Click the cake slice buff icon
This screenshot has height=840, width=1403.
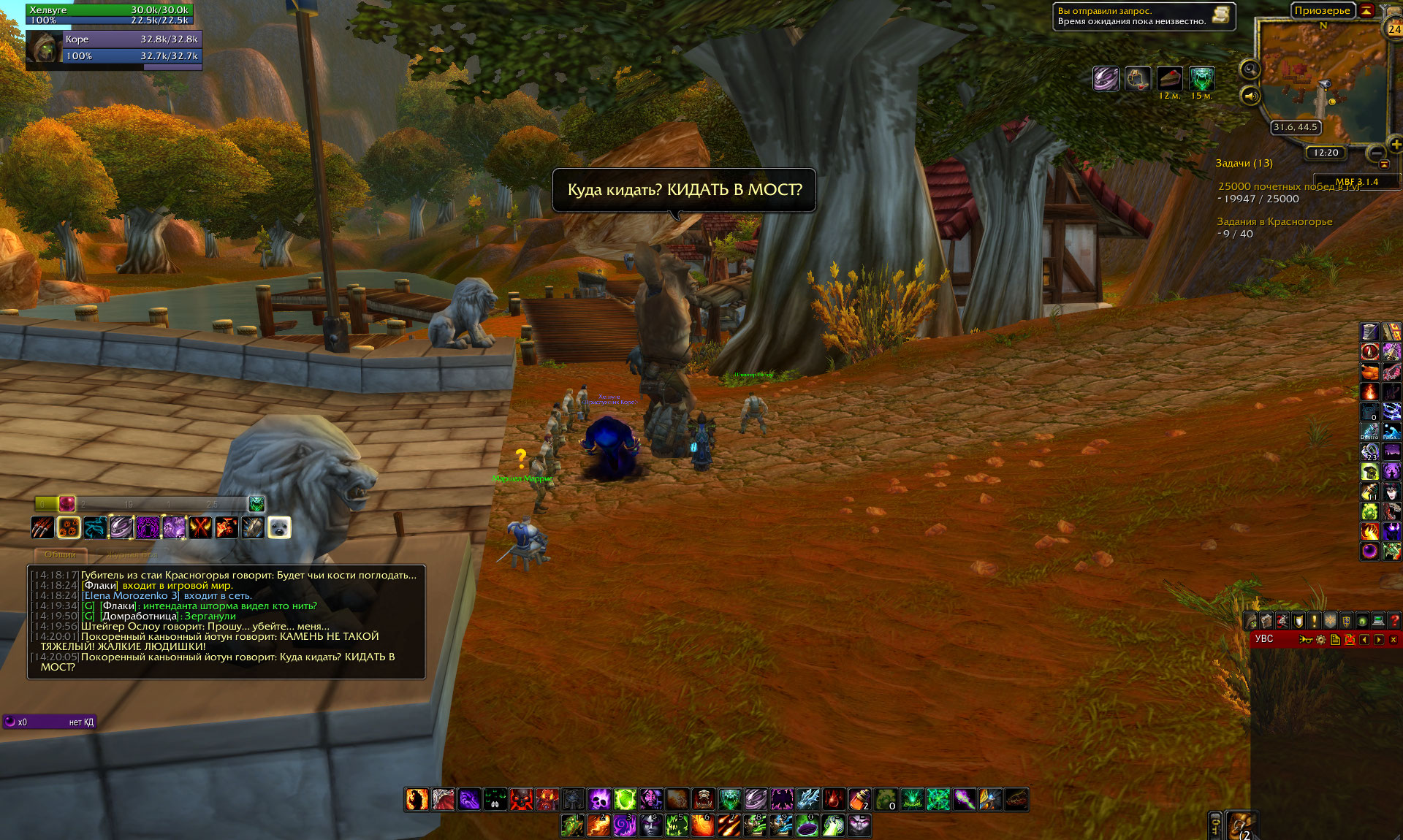1169,78
